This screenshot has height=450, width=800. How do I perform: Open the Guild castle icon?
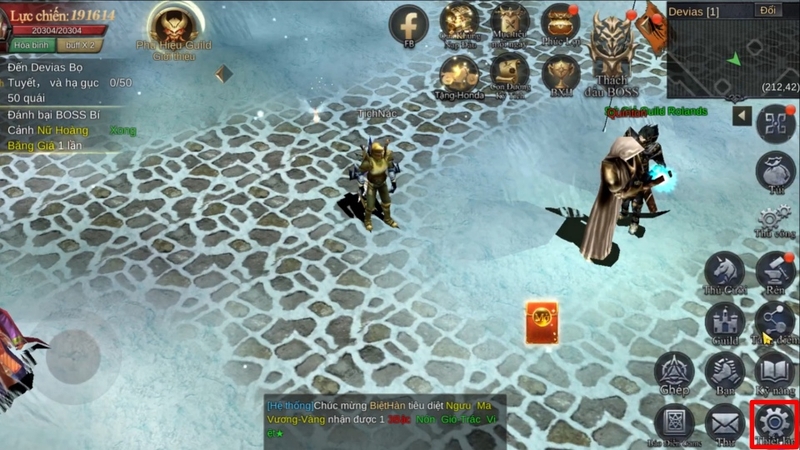[724, 322]
